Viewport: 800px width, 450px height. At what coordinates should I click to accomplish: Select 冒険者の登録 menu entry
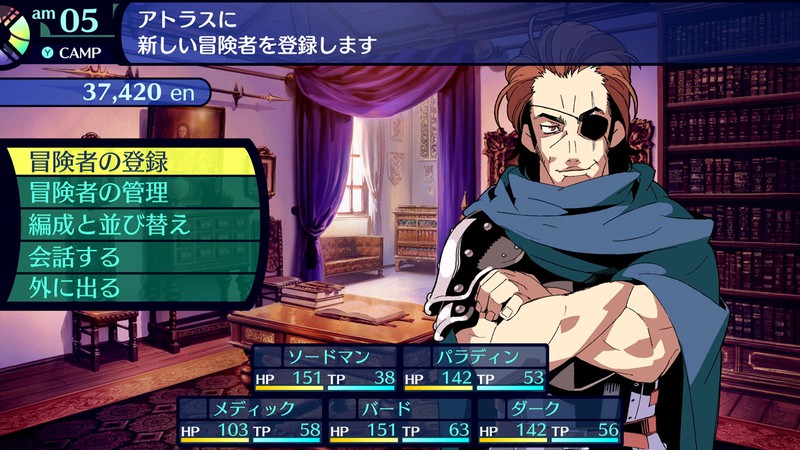click(x=130, y=161)
